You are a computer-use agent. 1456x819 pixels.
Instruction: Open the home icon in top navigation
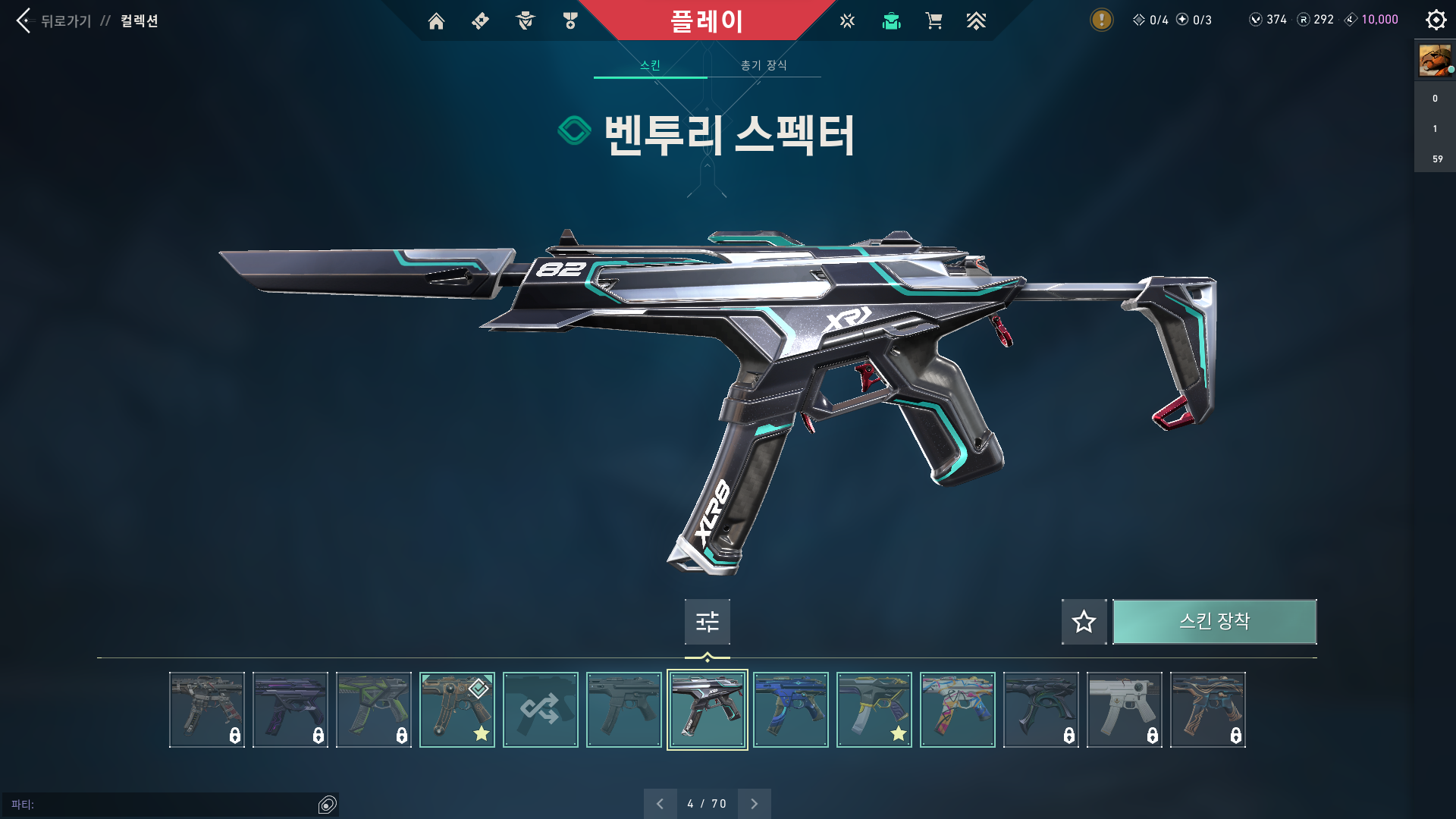[436, 21]
